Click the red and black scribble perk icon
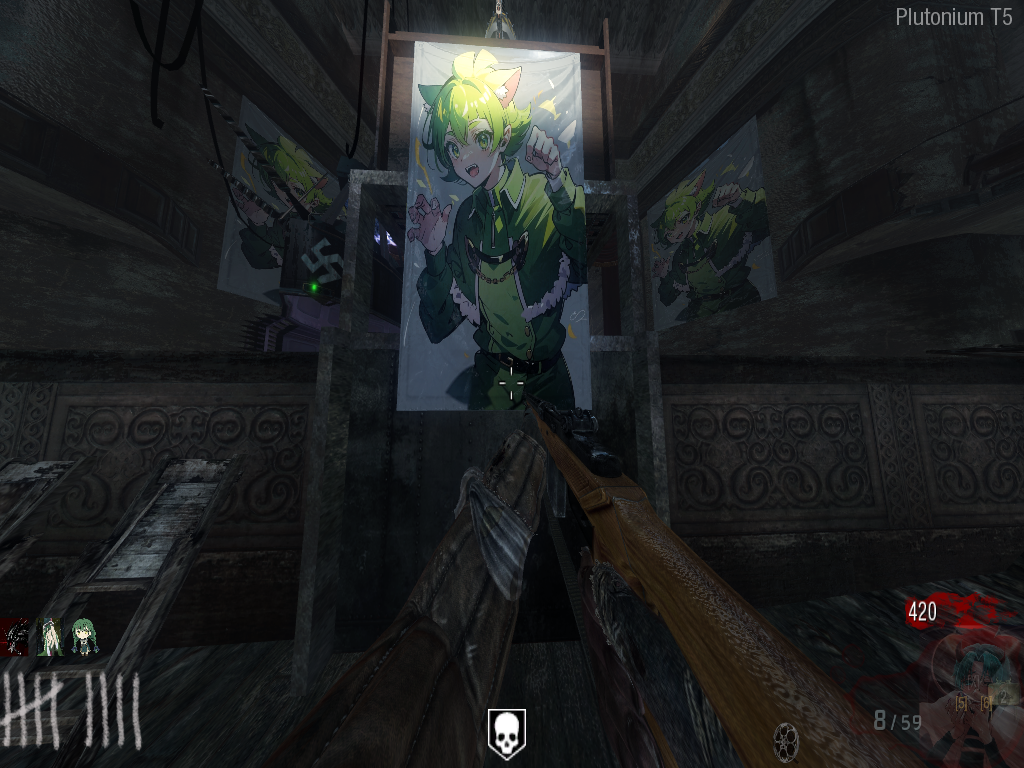1024x768 pixels. click(16, 637)
